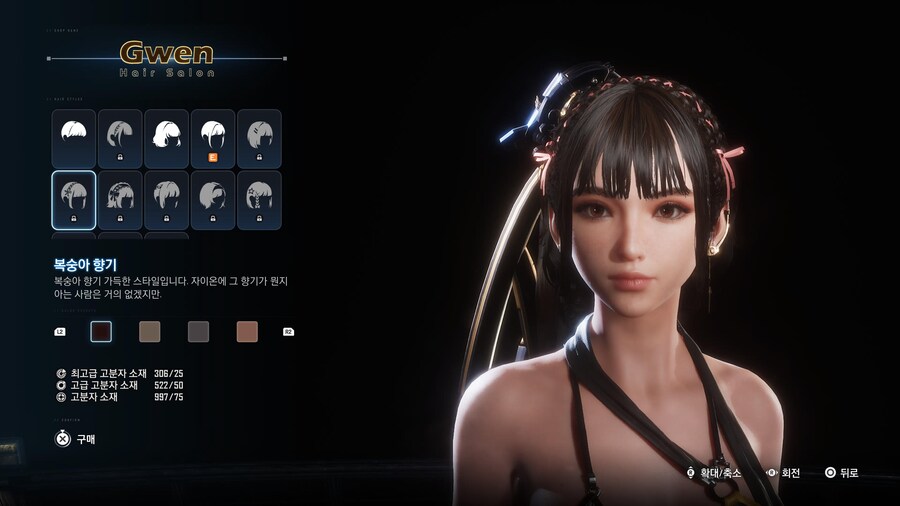
Task: Choose the locked side-braid hairstyle in top row
Action: click(x=120, y=138)
